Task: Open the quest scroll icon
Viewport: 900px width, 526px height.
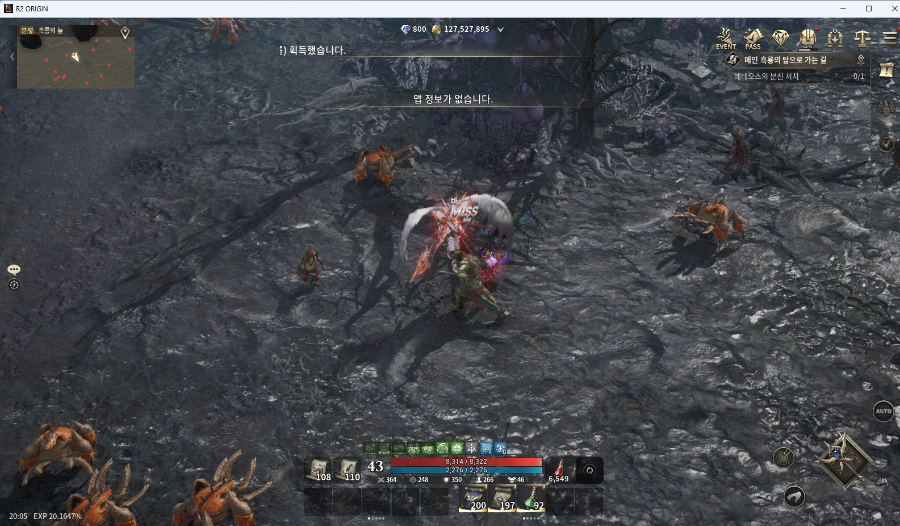Action: (886, 71)
